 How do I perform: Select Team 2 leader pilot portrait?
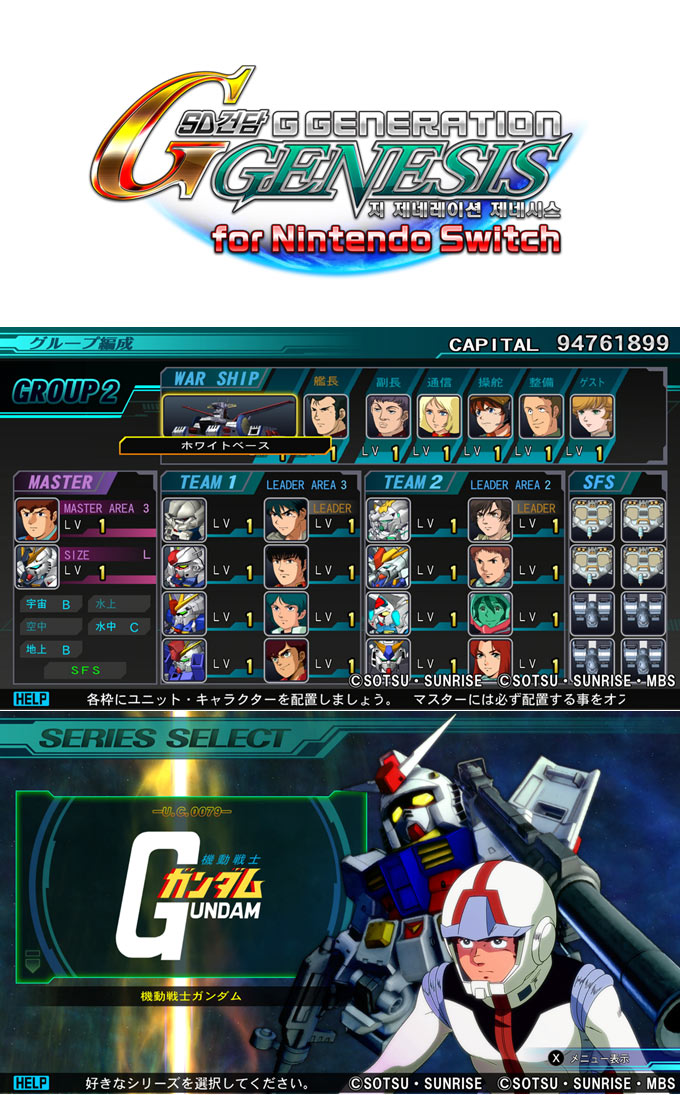pyautogui.click(x=489, y=519)
